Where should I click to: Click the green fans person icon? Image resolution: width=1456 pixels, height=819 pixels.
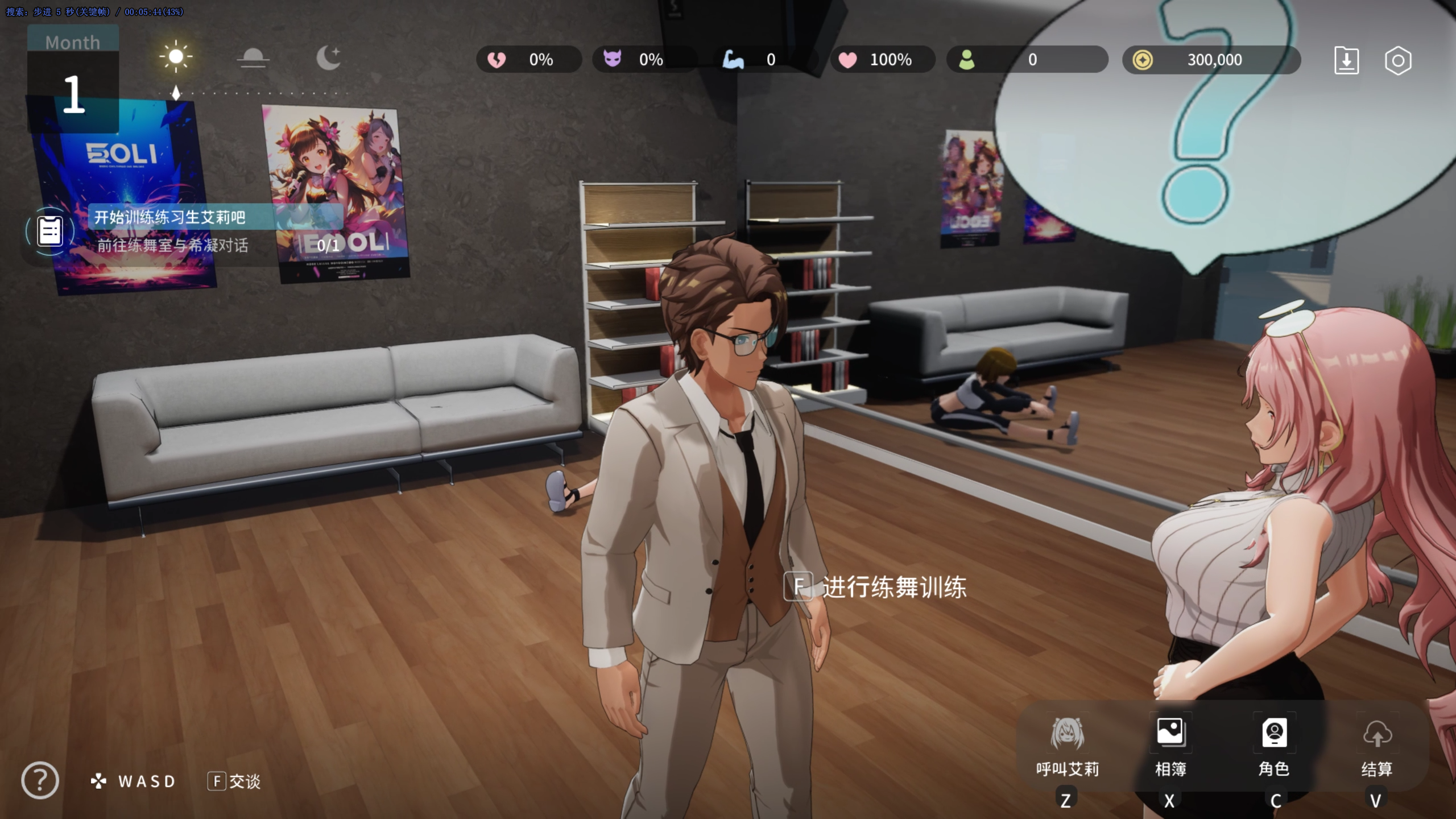click(966, 60)
